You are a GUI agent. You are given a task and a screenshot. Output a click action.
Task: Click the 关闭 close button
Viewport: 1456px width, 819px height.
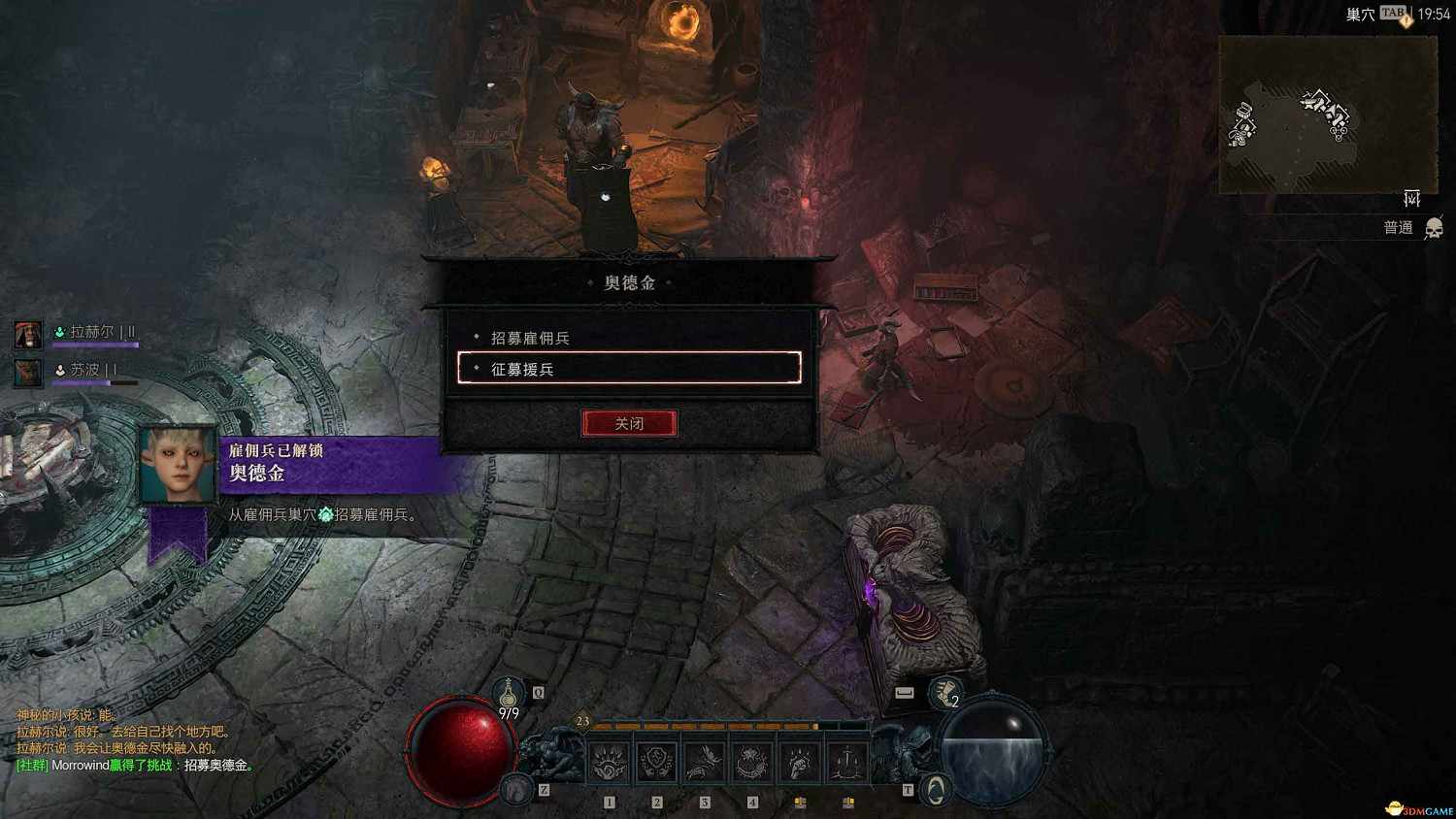(629, 423)
